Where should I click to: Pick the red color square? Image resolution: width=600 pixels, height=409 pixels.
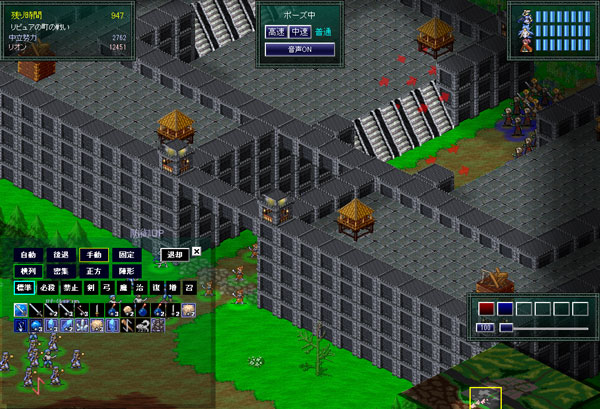click(x=486, y=309)
